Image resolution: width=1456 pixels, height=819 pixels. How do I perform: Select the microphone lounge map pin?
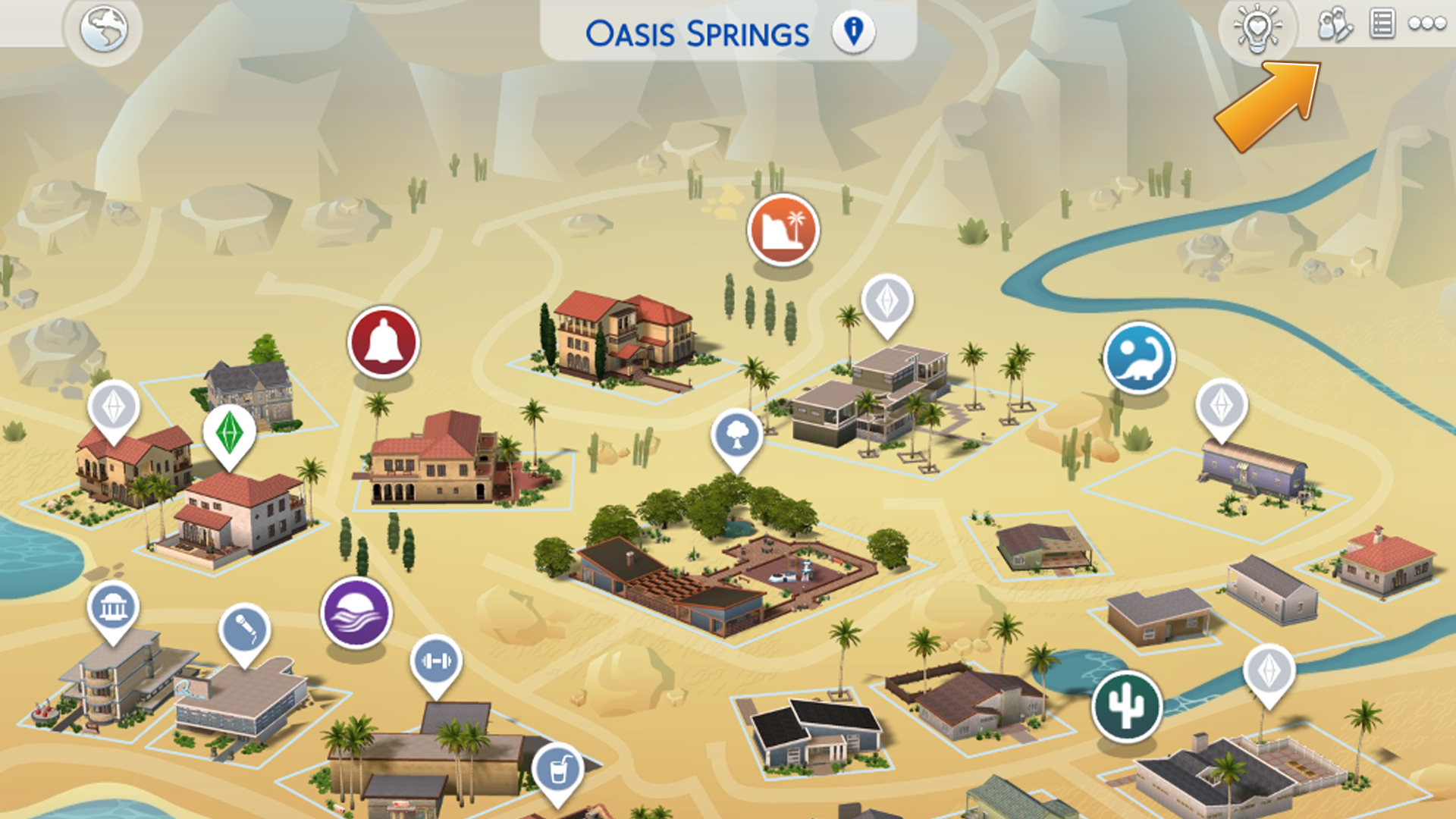(x=244, y=629)
